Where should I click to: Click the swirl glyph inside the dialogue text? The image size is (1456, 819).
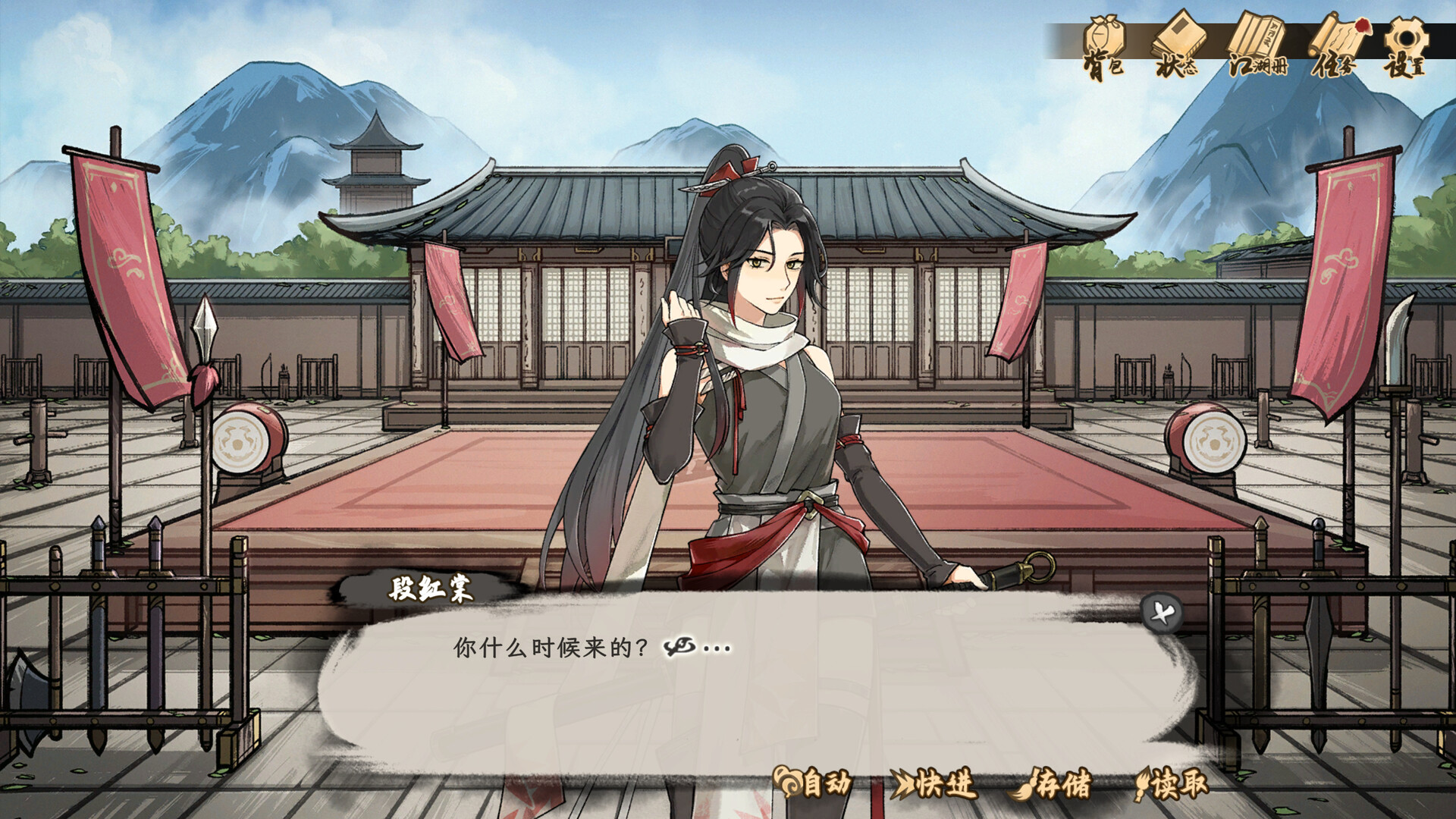(680, 646)
